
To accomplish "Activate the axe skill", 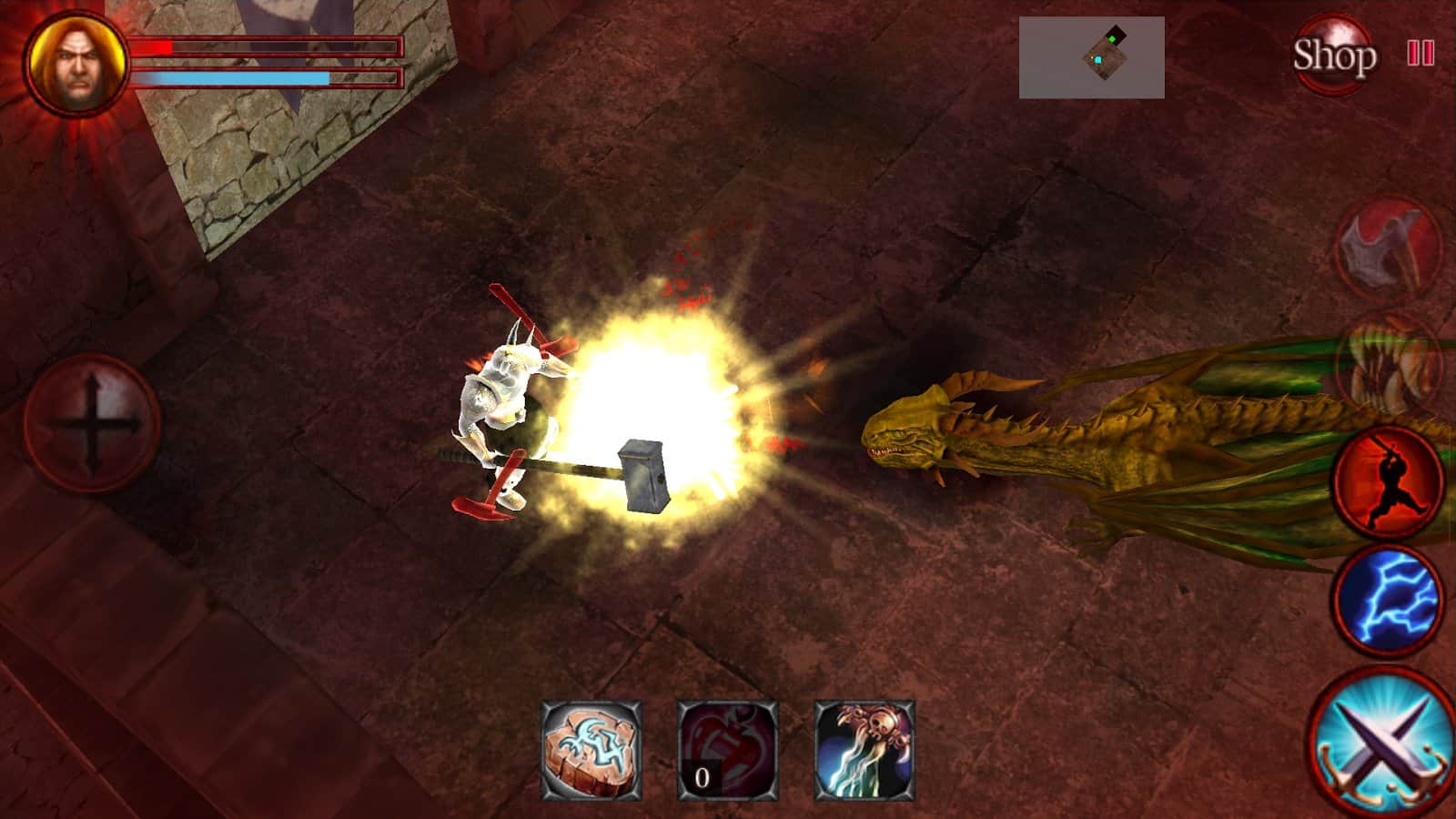I will pyautogui.click(x=1389, y=248).
